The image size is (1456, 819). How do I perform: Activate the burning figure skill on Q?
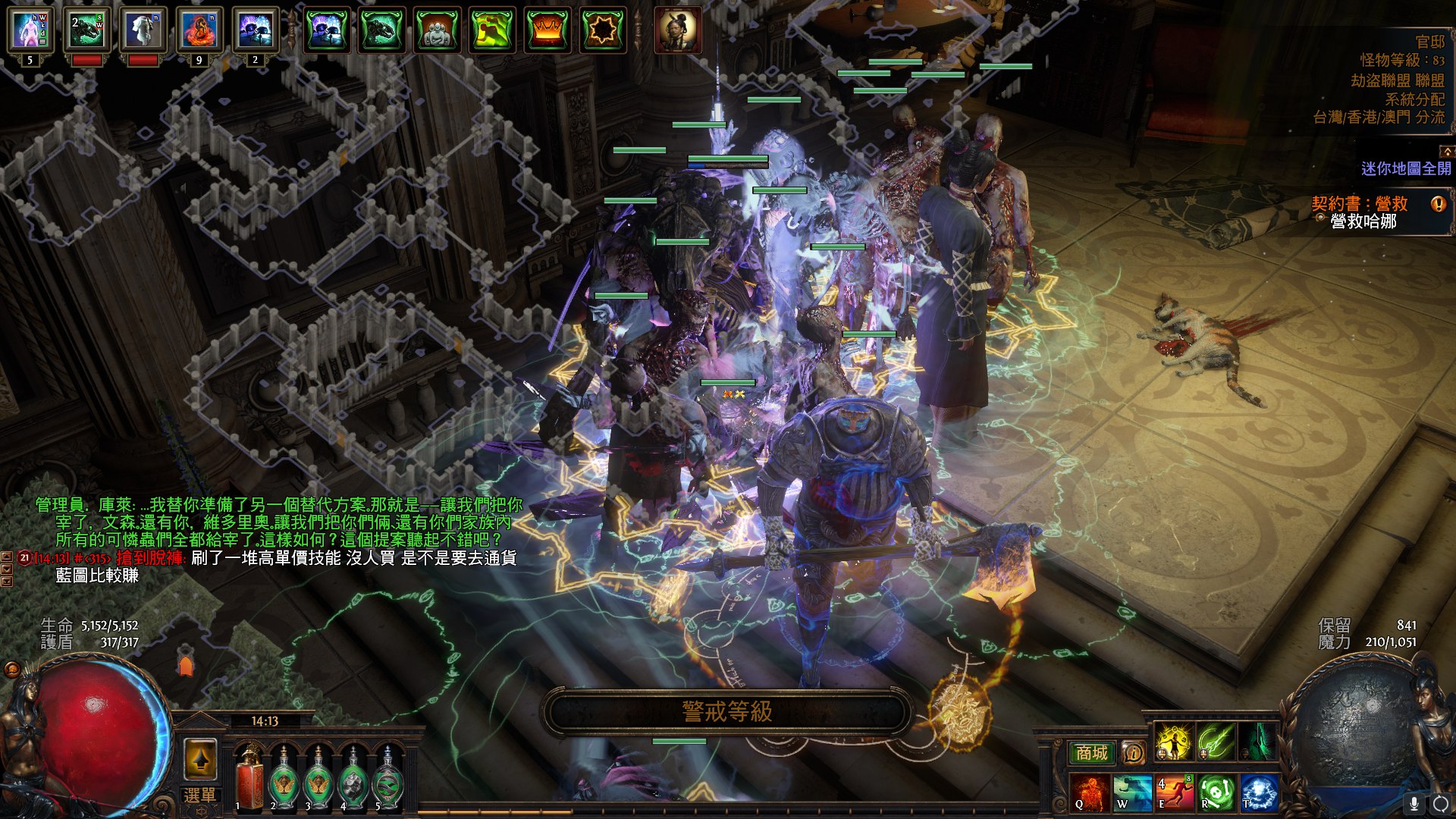[x=1090, y=793]
